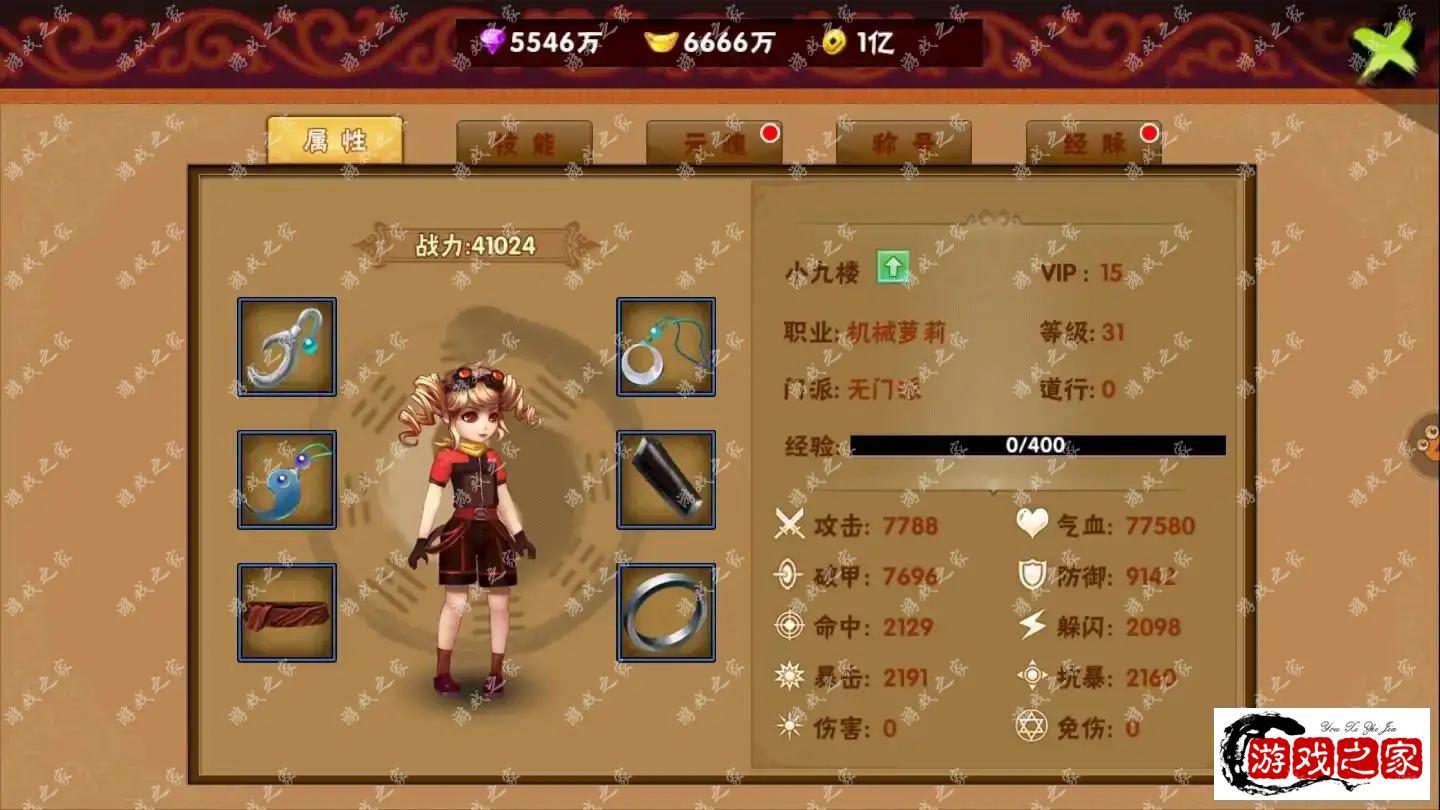Select the silver ring equipment slot

click(x=666, y=612)
